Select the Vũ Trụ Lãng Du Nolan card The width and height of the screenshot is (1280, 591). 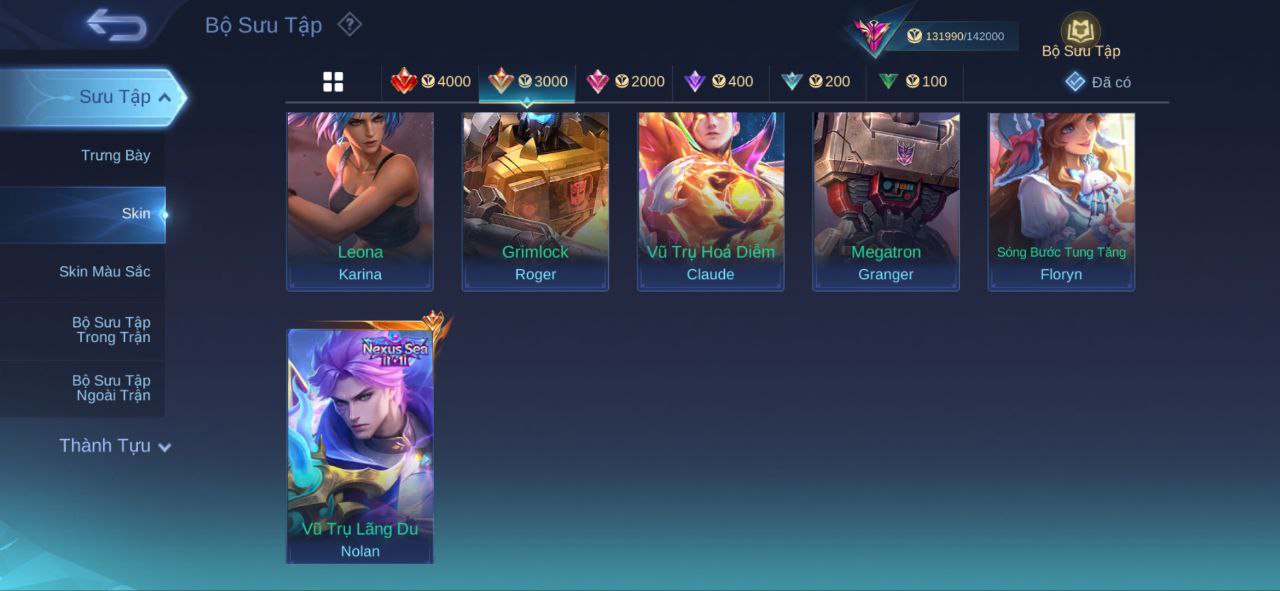coord(360,445)
